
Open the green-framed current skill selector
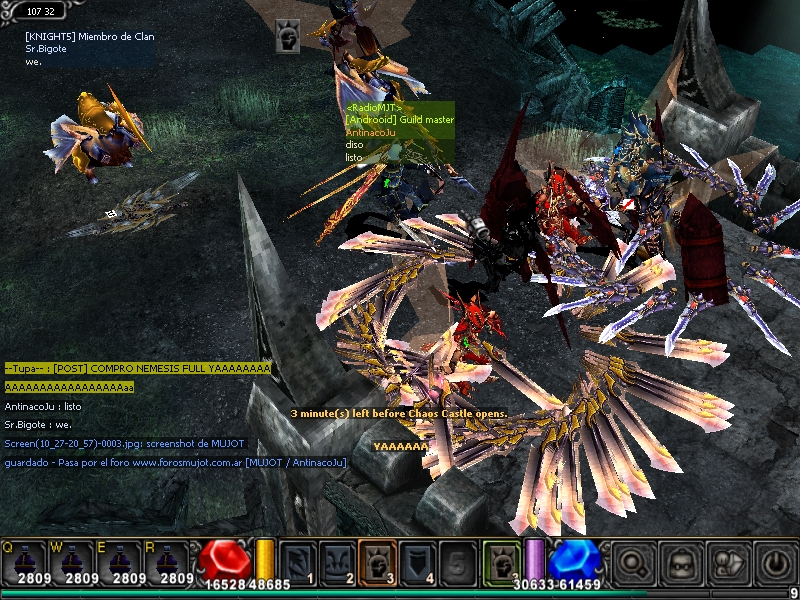click(x=500, y=562)
